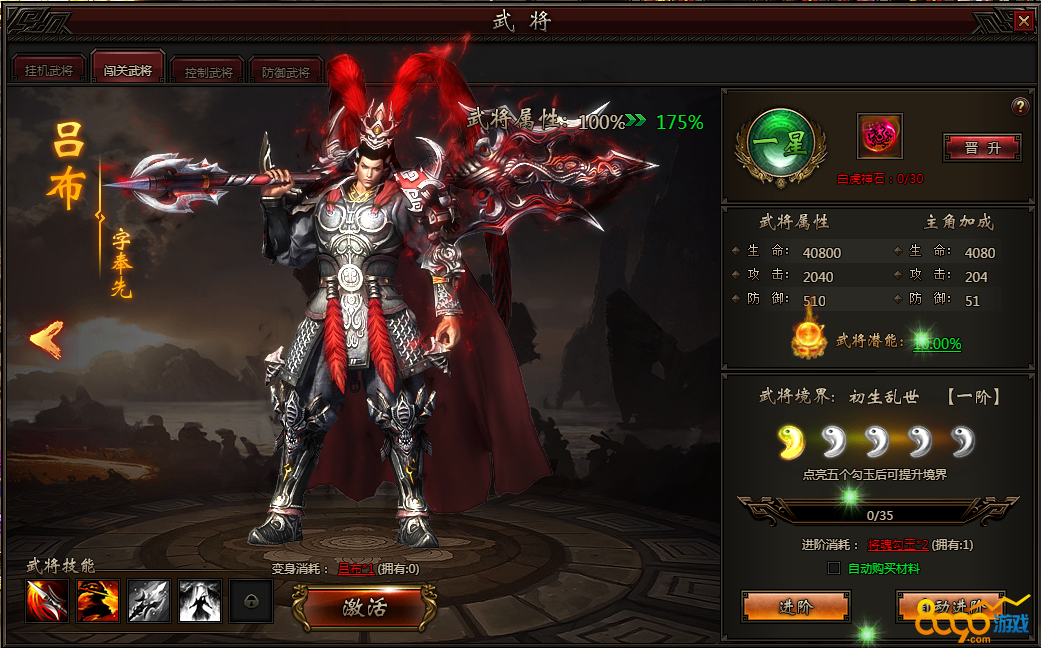Start 自动进阶 auto advance
The image size is (1041, 648).
coord(950,607)
